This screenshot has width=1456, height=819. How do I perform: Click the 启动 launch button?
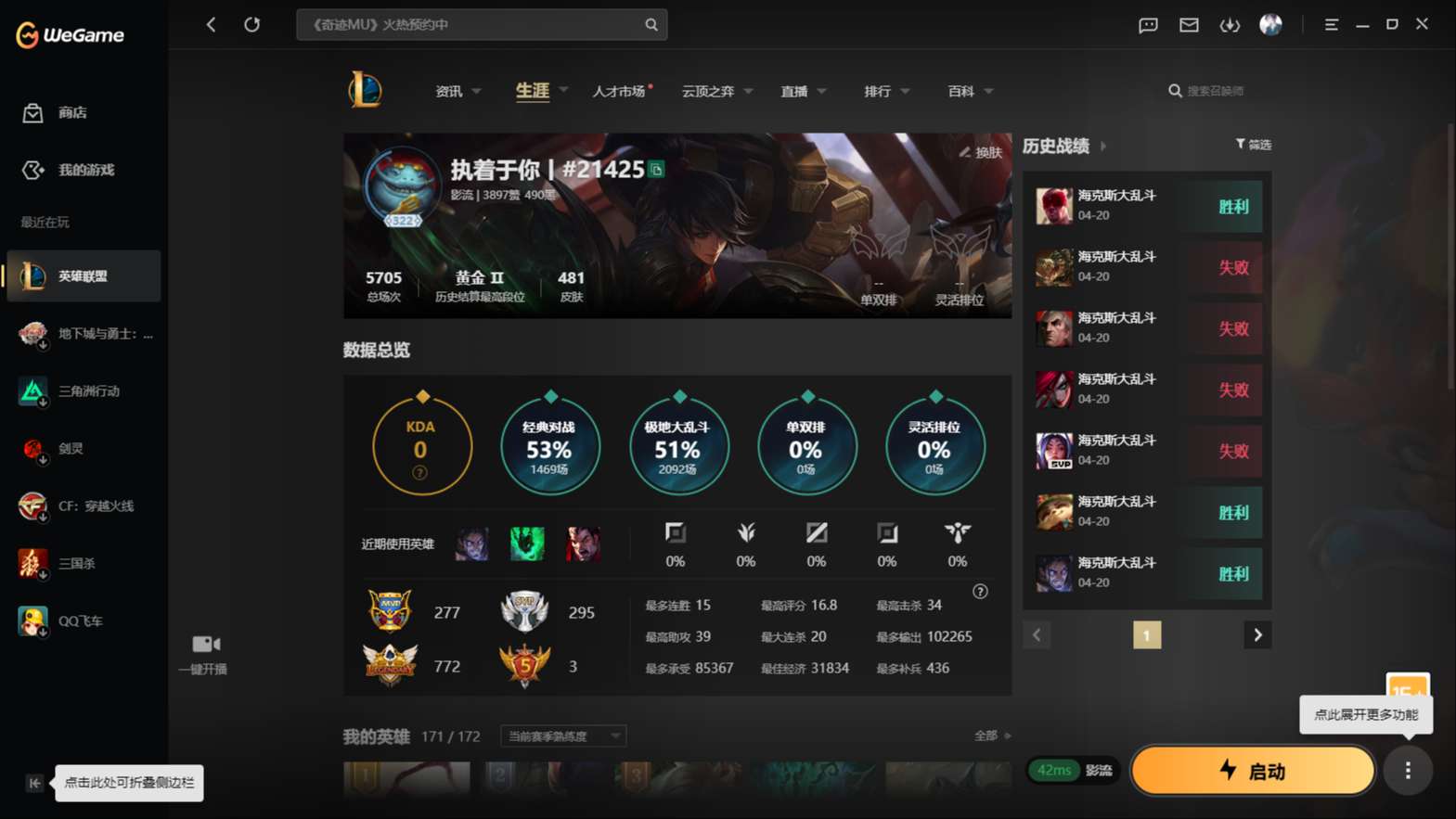pyautogui.click(x=1252, y=771)
